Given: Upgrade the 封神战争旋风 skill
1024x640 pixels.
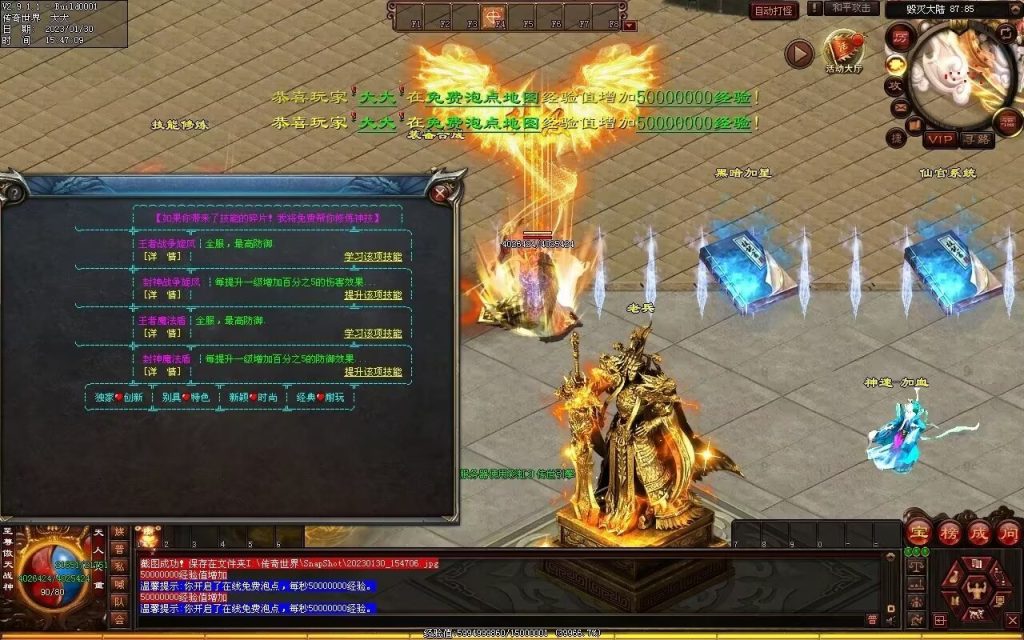Looking at the screenshot, I should (x=373, y=295).
